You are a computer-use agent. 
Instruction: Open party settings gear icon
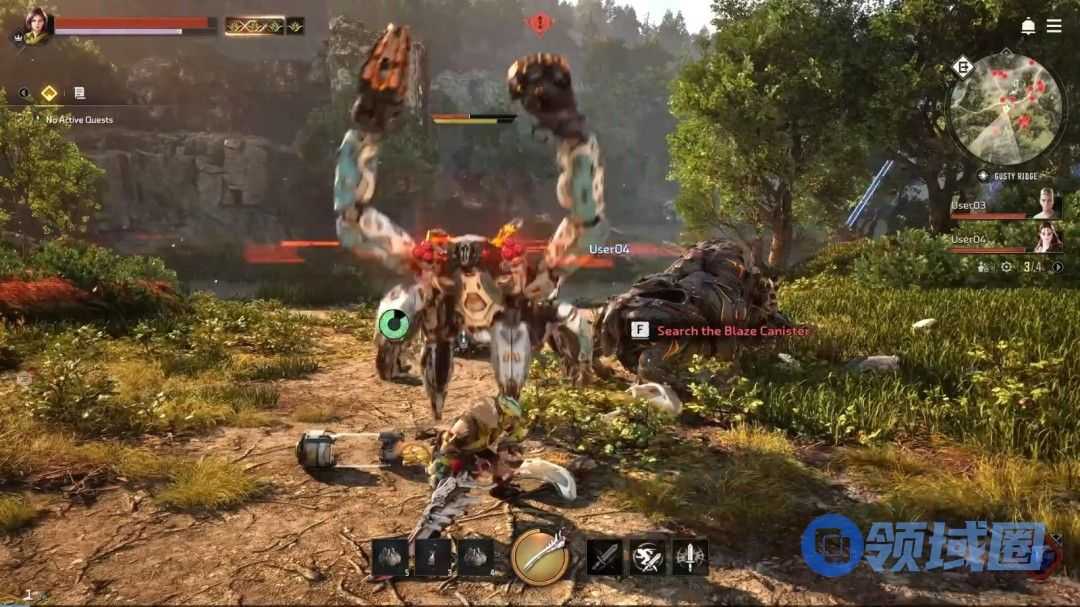point(1006,267)
